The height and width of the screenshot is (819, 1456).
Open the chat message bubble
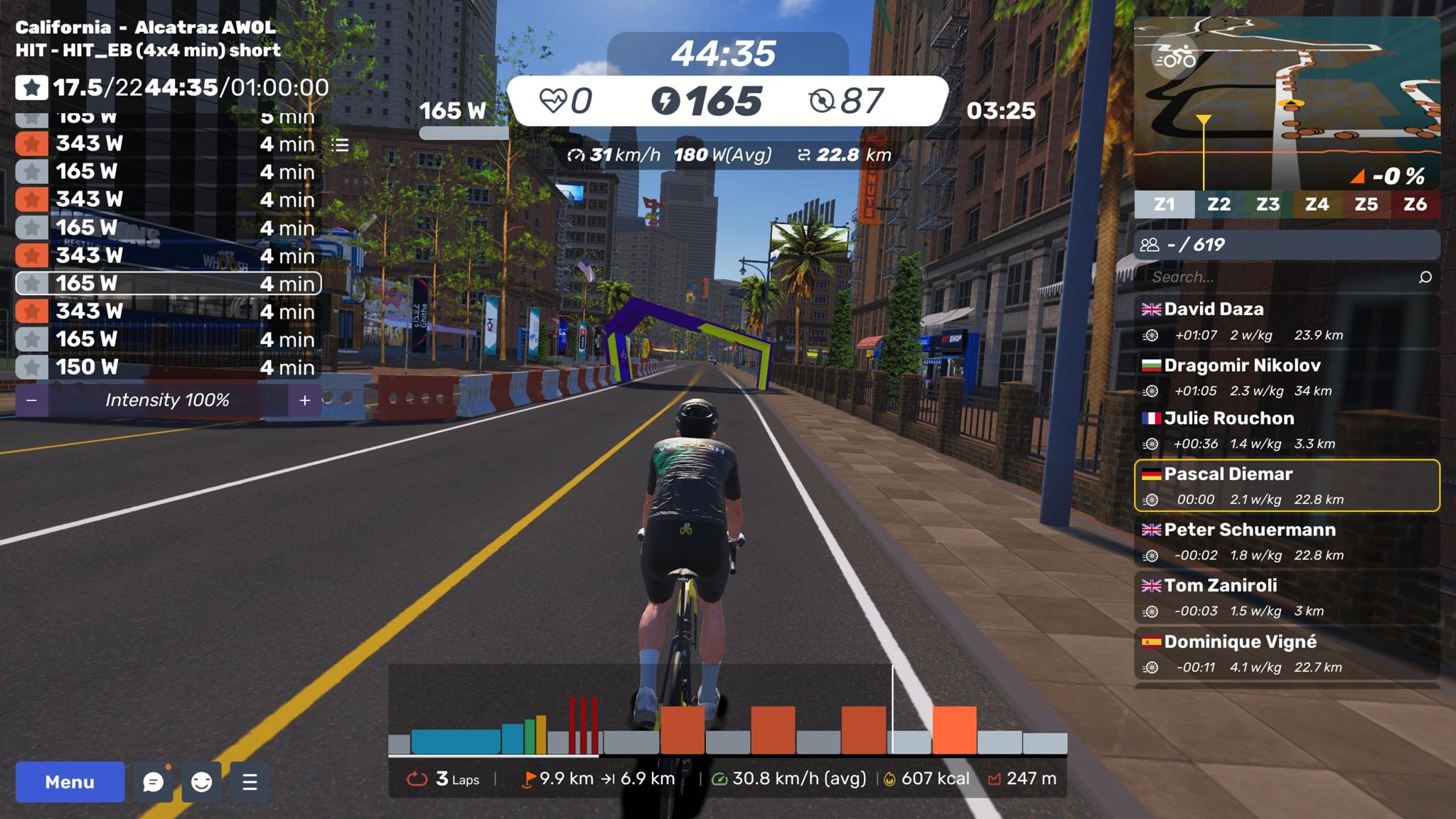153,782
